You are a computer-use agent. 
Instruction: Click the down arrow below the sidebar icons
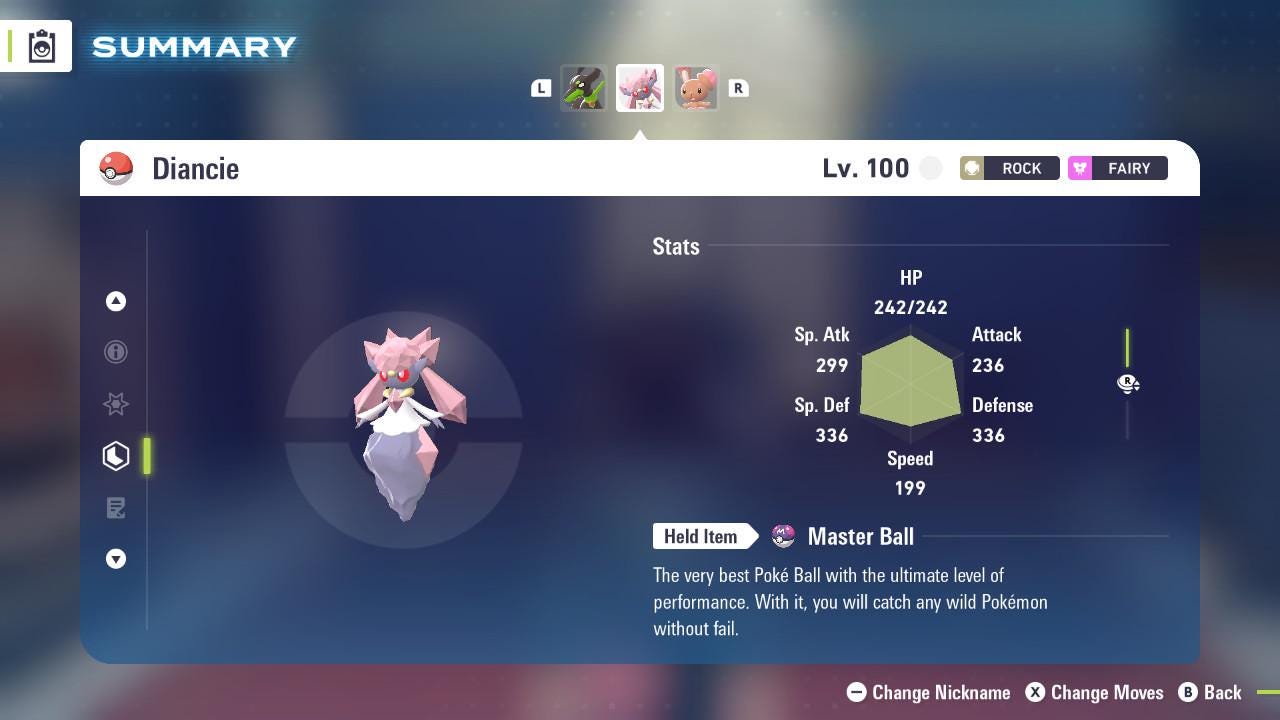[116, 559]
